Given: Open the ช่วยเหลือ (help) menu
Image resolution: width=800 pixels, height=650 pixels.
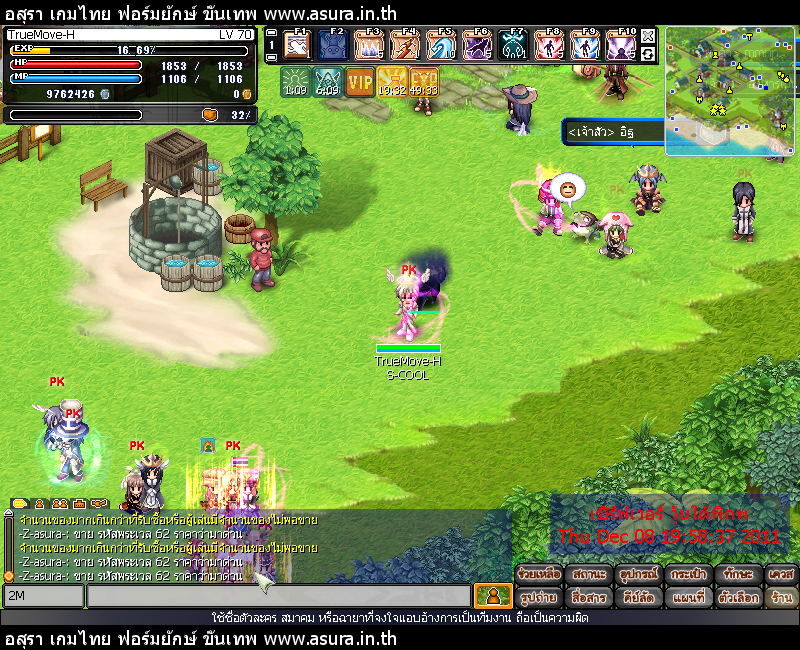Looking at the screenshot, I should (x=539, y=575).
